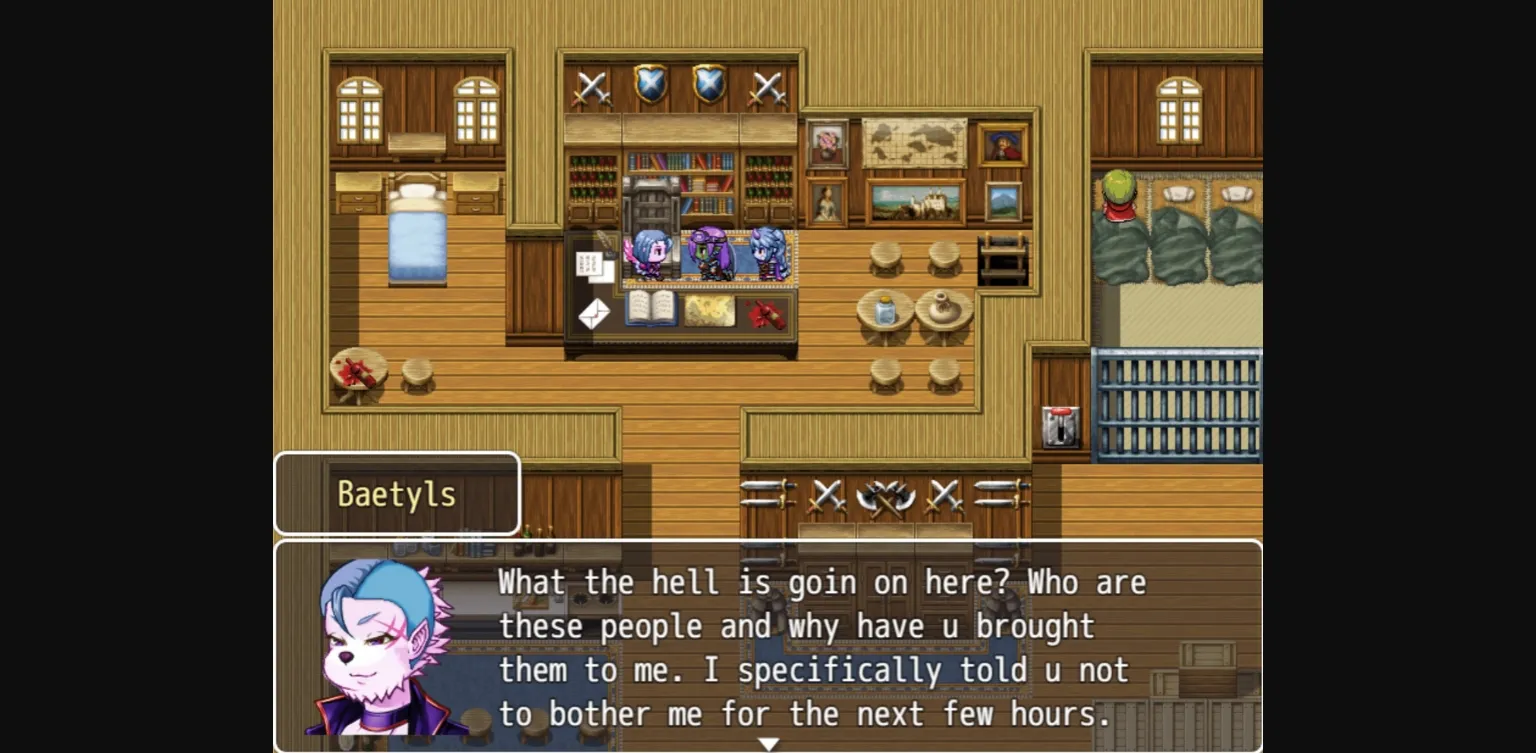Image resolution: width=1536 pixels, height=753 pixels.
Task: Select the purple-haired party member at the desk
Action: (711, 253)
